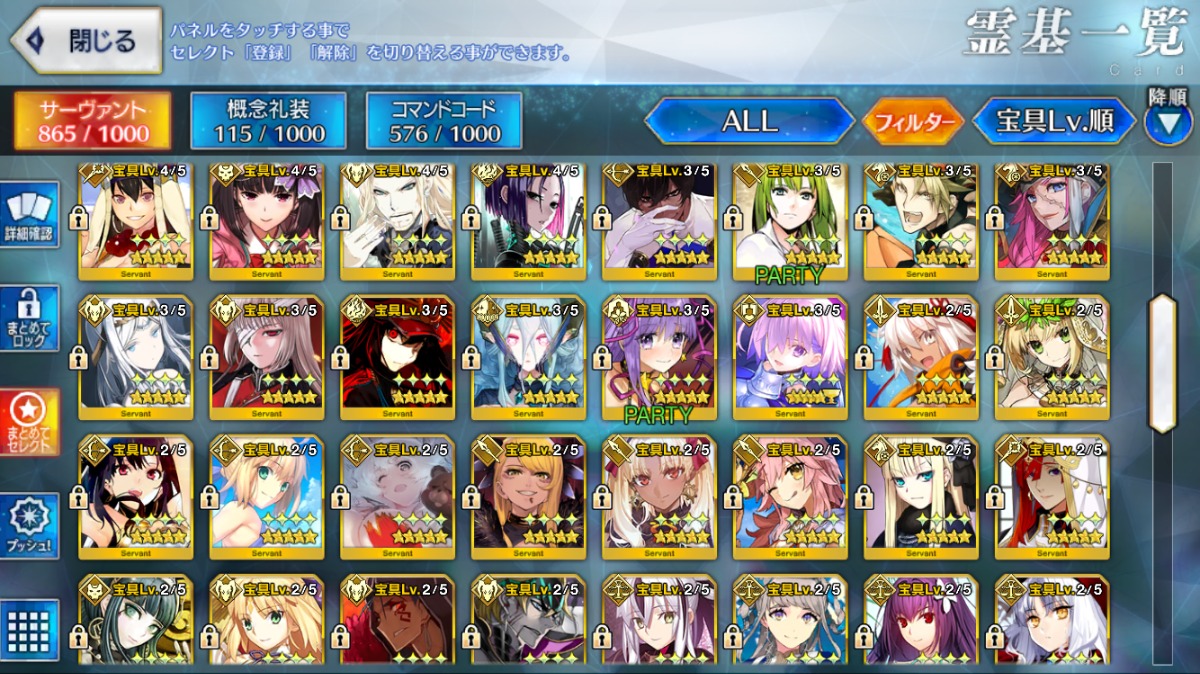The width and height of the screenshot is (1200, 674).
Task: Open the 概念礼装 tab
Action: click(x=268, y=121)
